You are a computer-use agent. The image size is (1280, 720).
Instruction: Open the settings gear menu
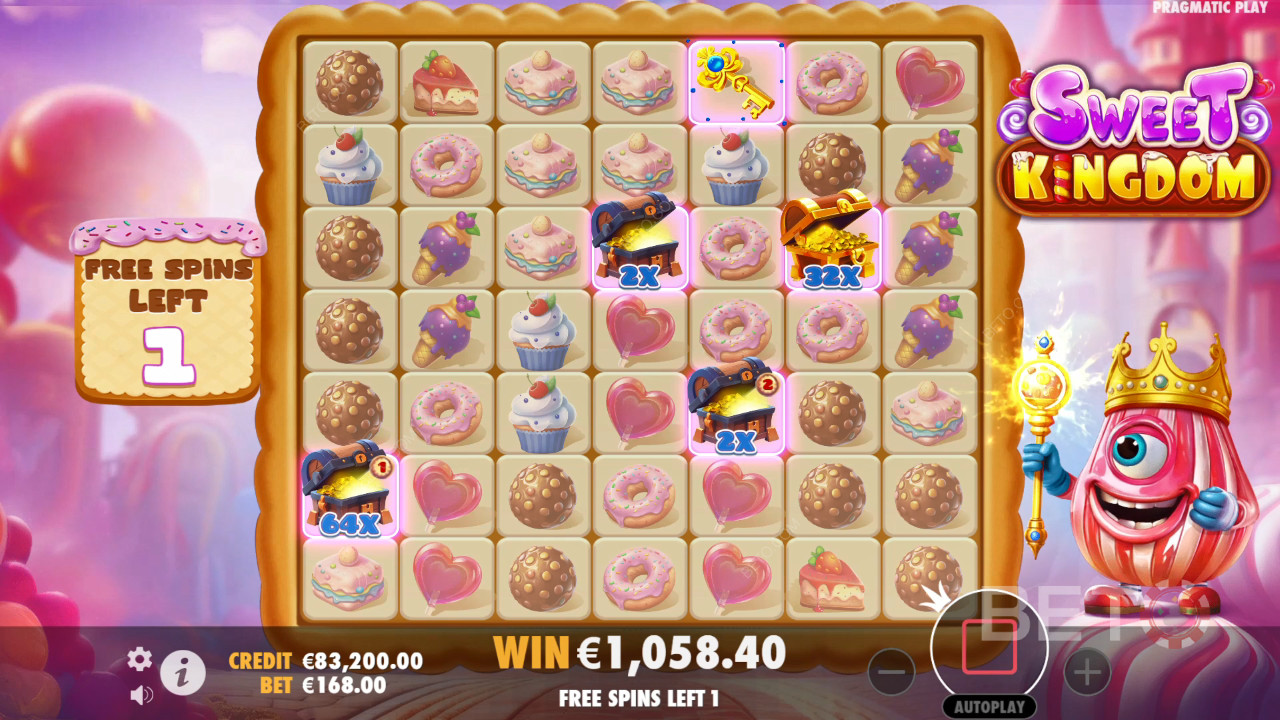[140, 658]
